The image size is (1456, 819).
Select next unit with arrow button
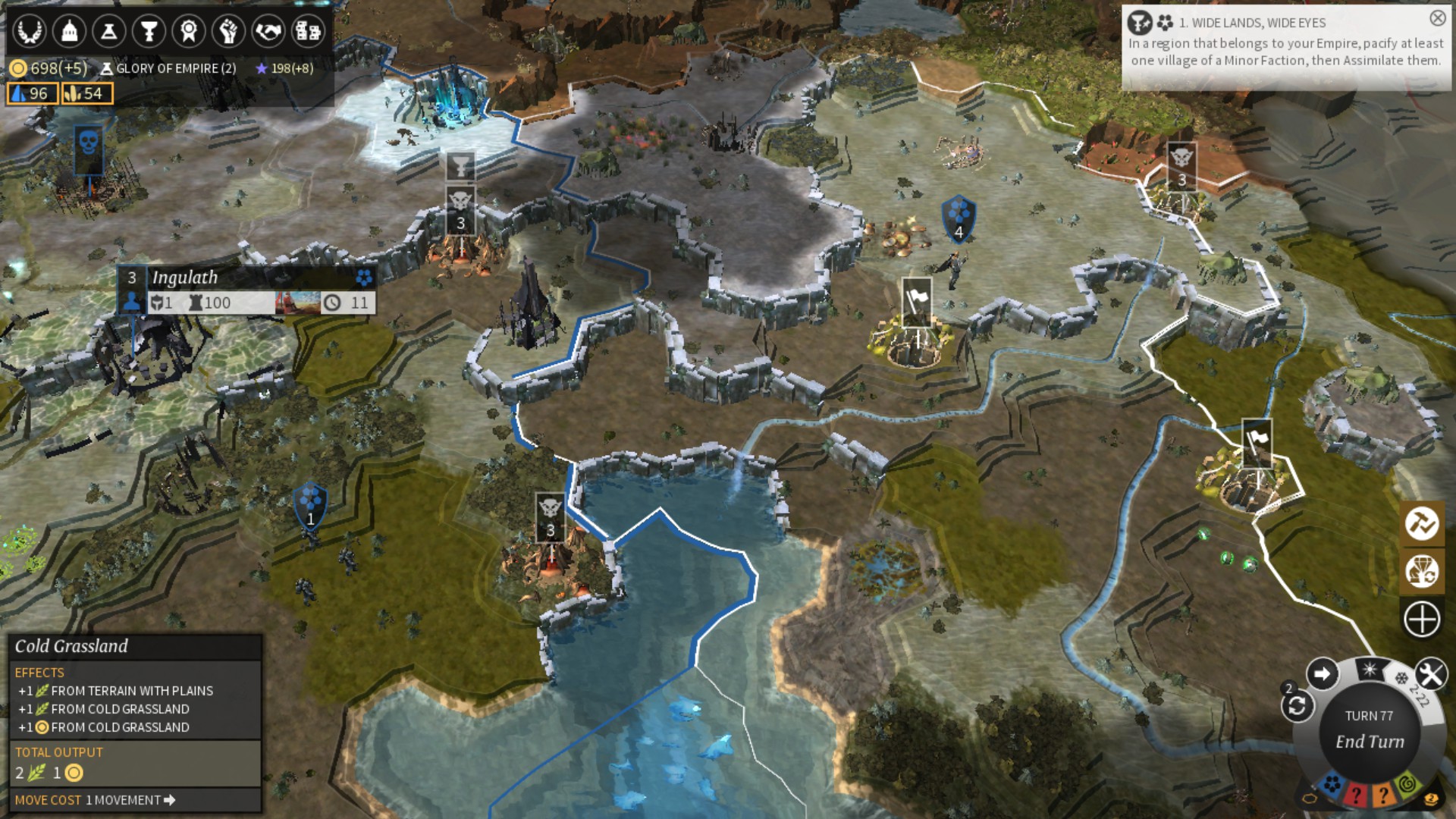pos(1322,673)
